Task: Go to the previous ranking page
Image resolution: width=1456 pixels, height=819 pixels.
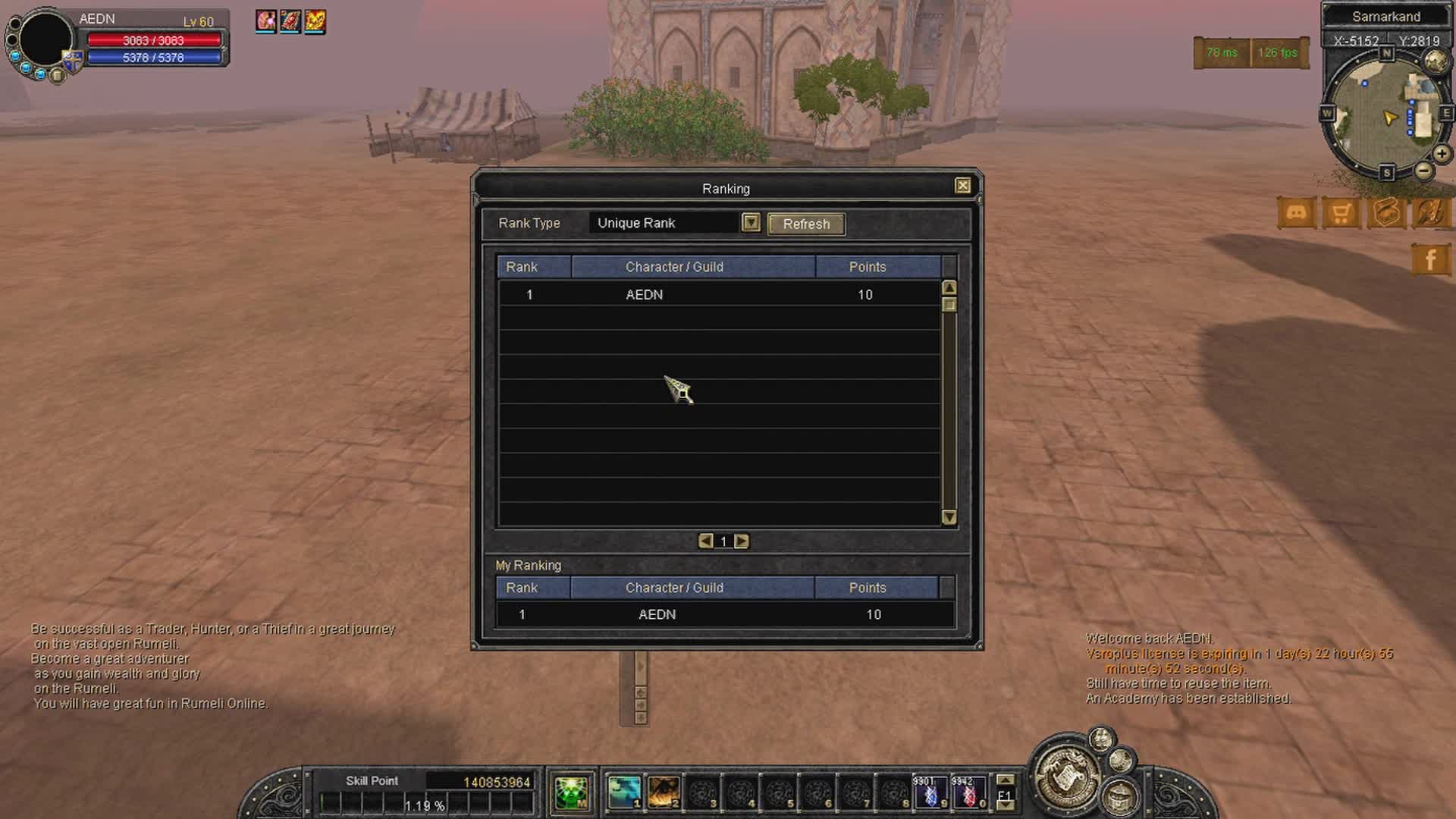Action: (705, 541)
